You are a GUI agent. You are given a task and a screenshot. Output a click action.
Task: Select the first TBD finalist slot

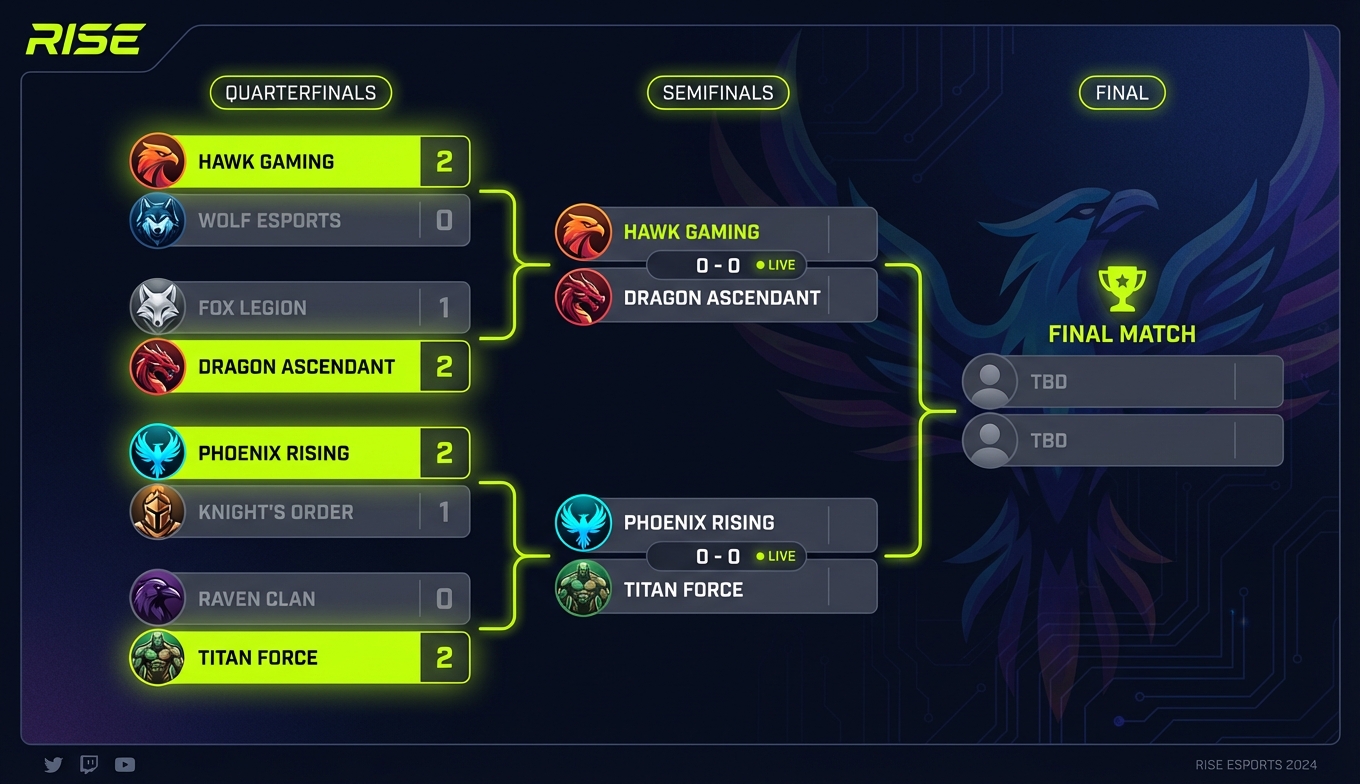(1122, 381)
